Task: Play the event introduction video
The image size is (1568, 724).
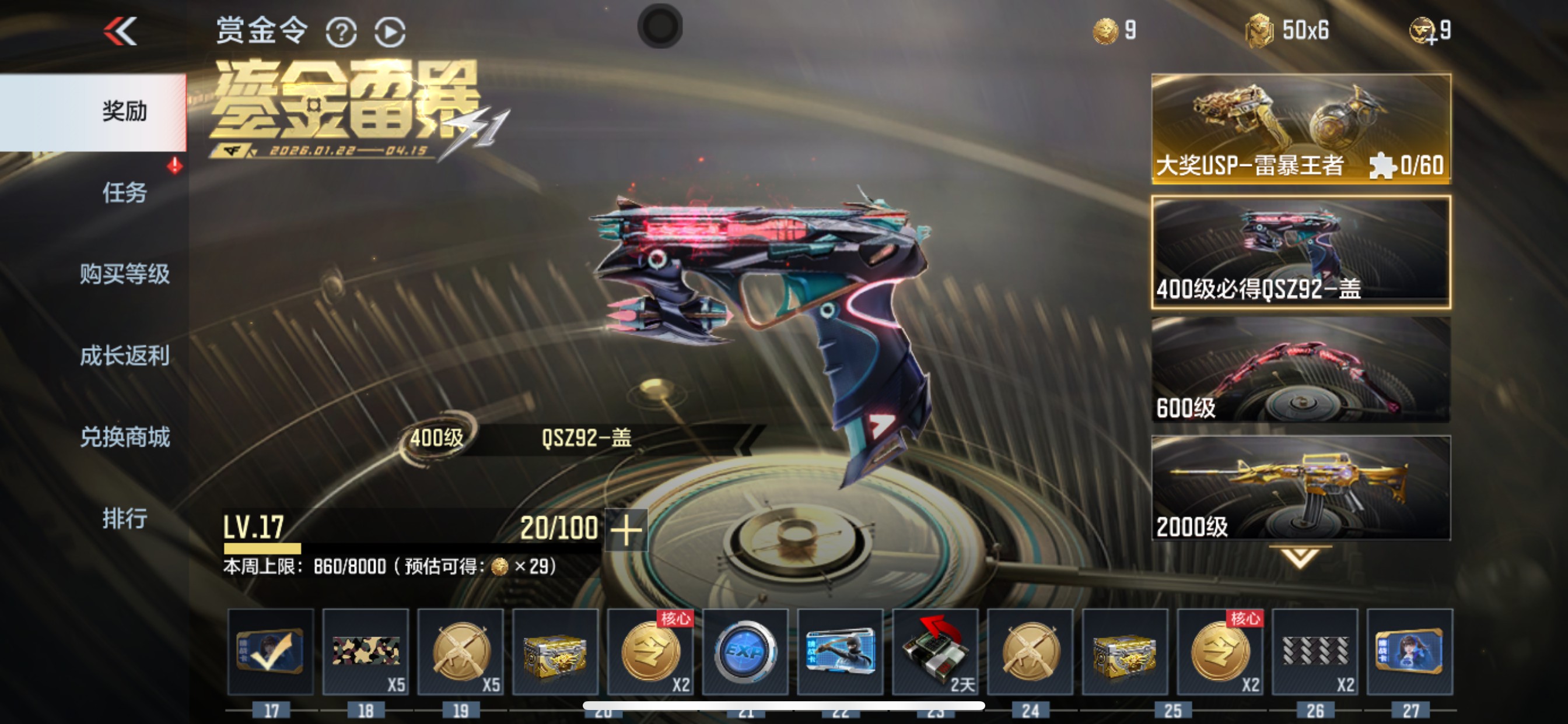Action: point(390,31)
